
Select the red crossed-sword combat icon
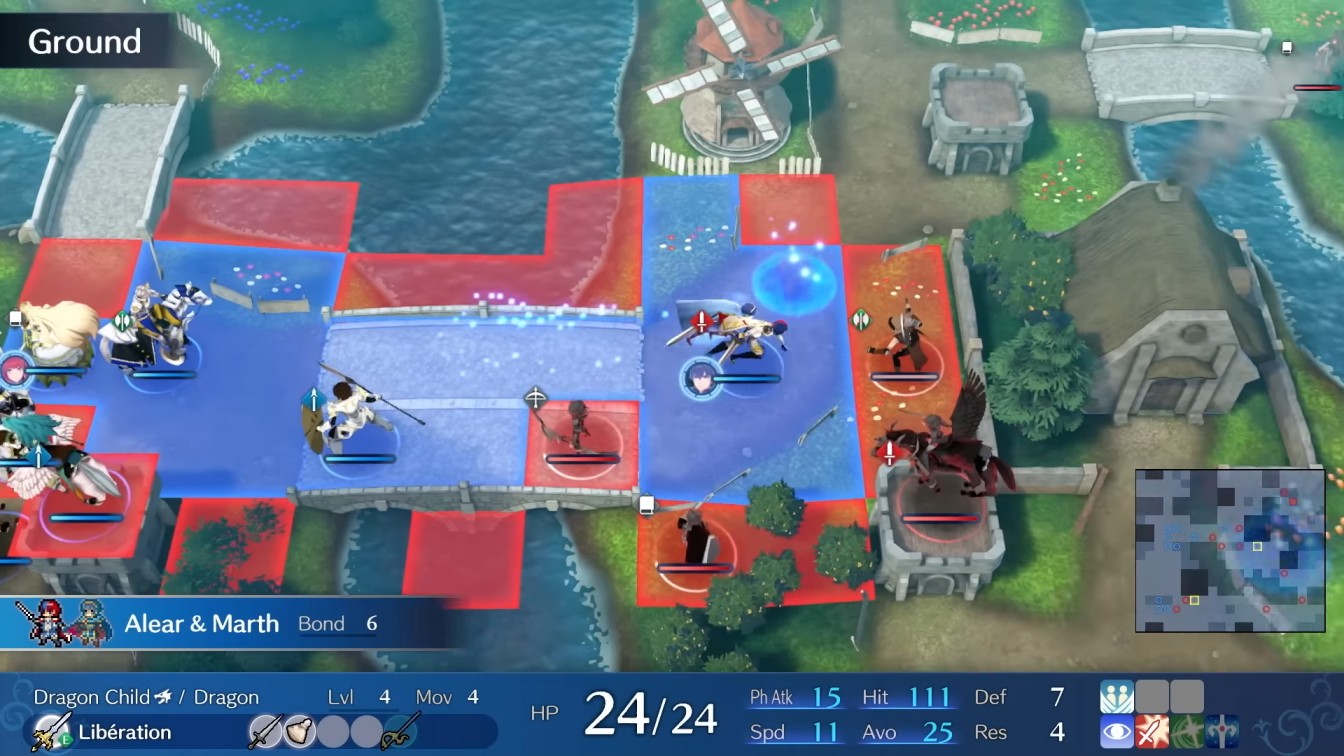click(x=1151, y=731)
